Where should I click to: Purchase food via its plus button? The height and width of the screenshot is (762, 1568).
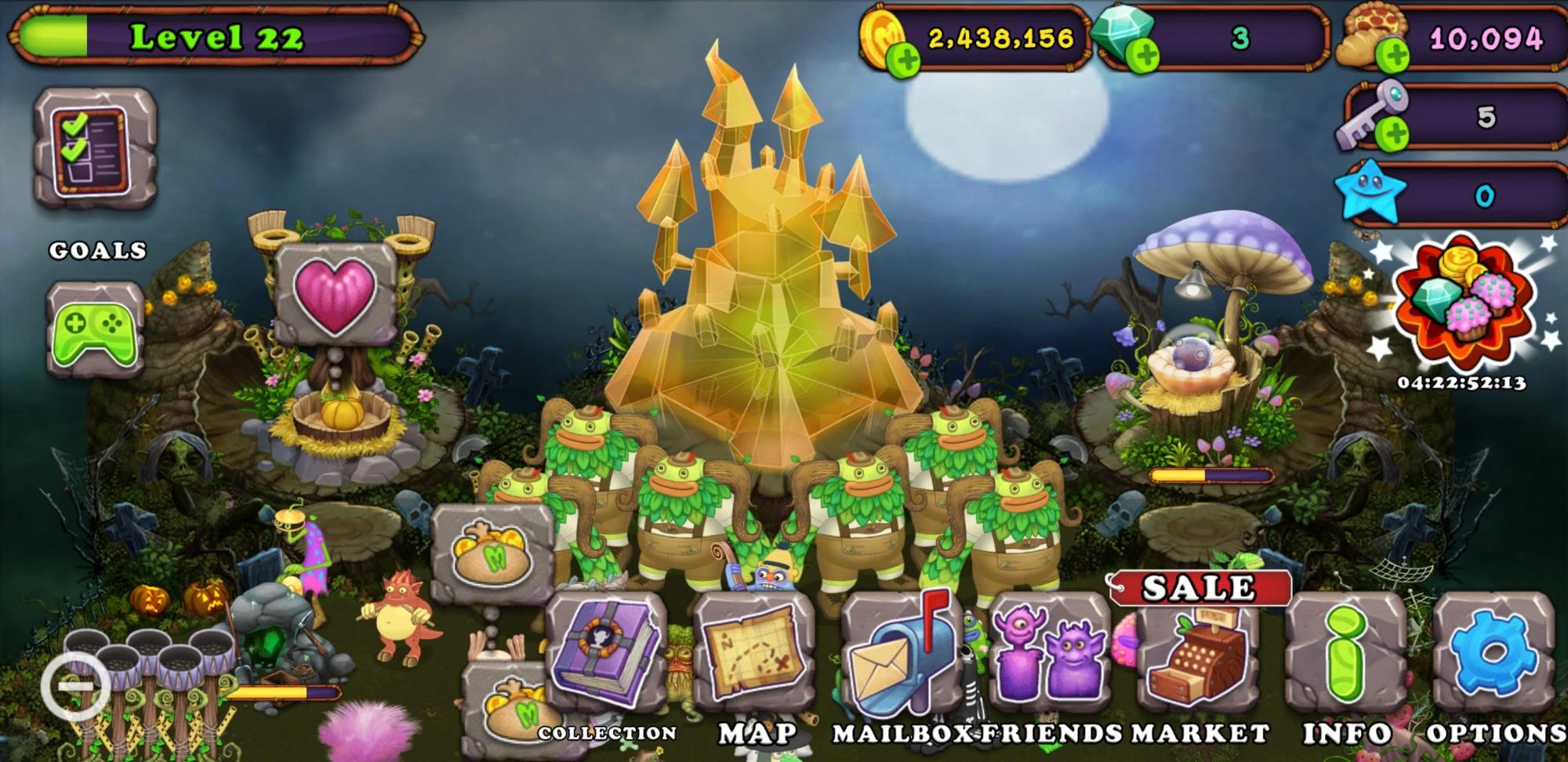click(1393, 55)
